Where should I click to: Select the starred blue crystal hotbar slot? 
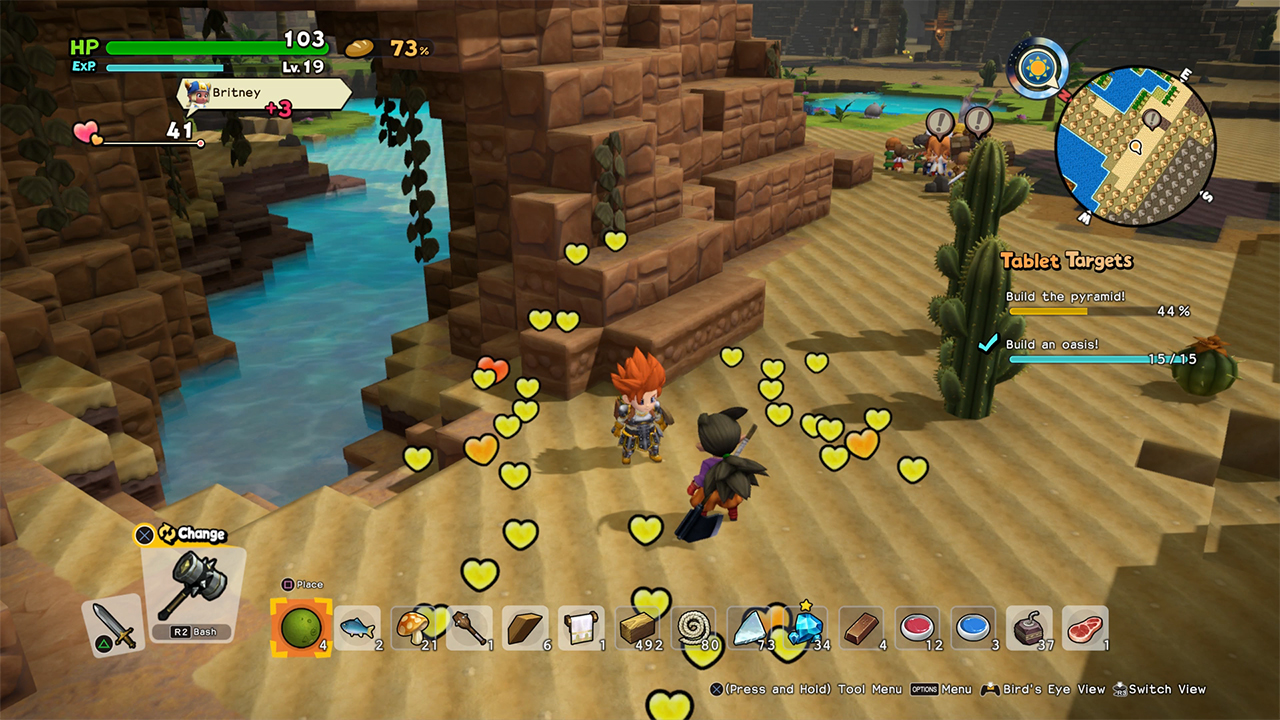coord(806,627)
